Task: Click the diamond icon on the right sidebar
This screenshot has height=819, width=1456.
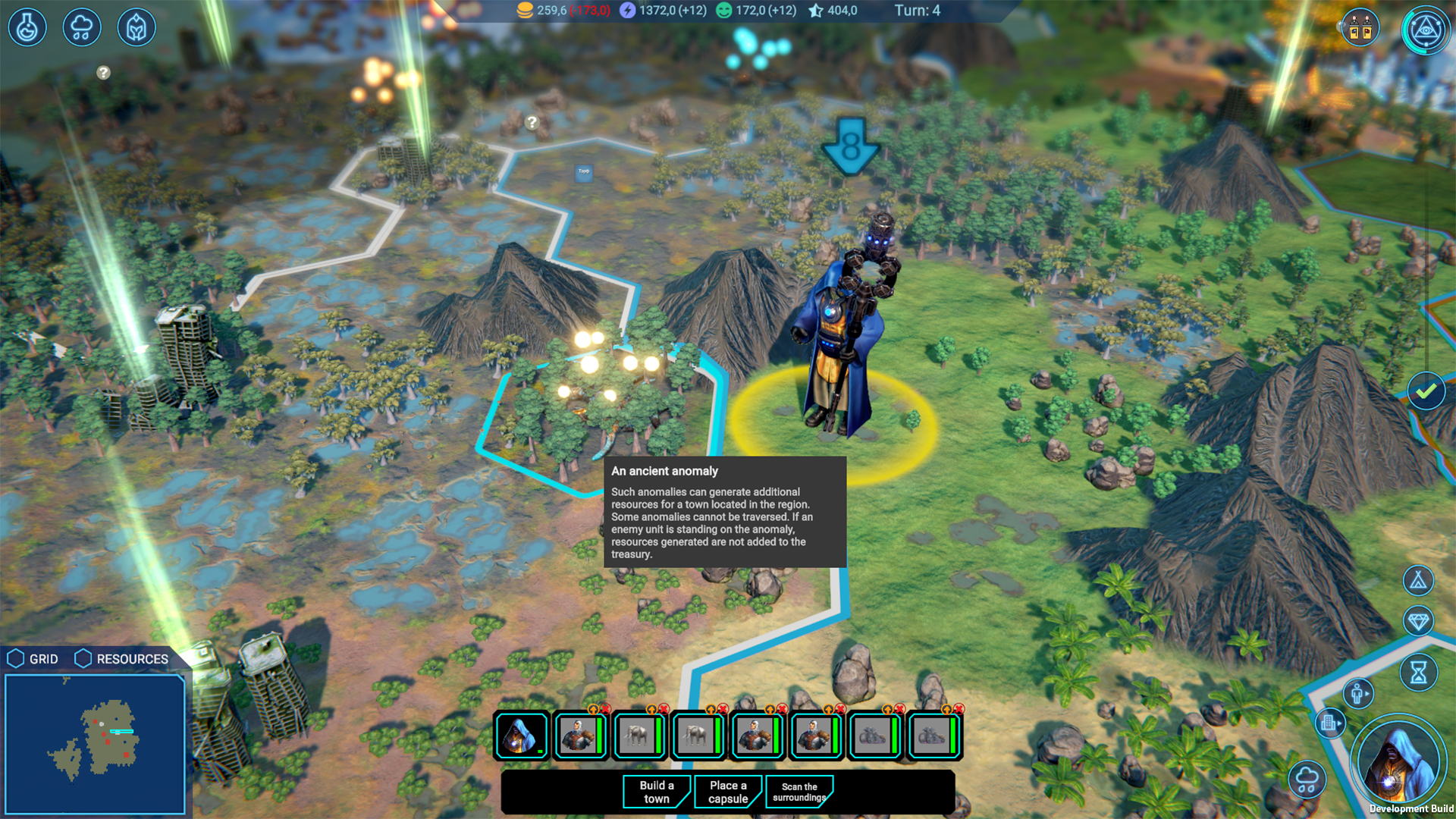Action: 1419,621
